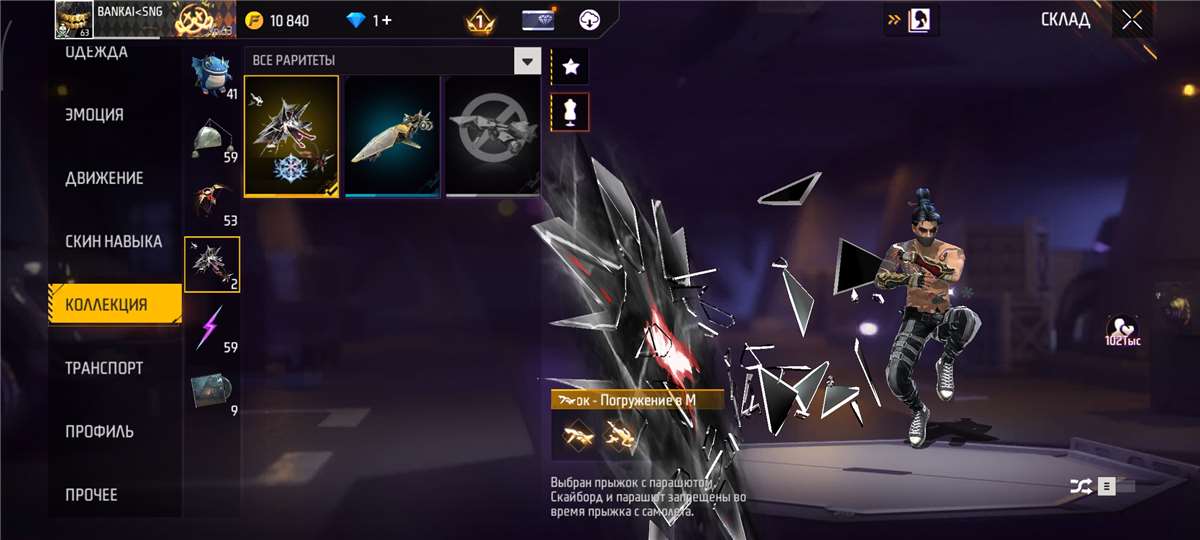1200x540 pixels.
Task: Open the ЭМОЦИЯ category
Action: click(x=95, y=115)
